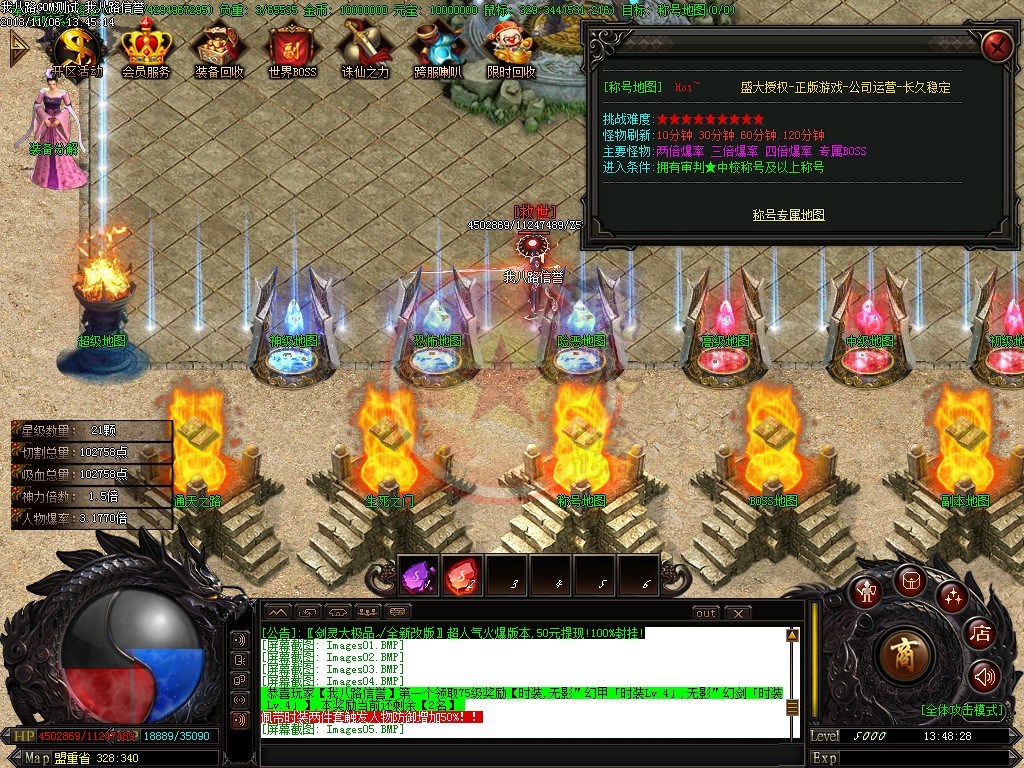This screenshot has width=1024, height=768.
Task: Click the chat window's out button
Action: pos(706,612)
